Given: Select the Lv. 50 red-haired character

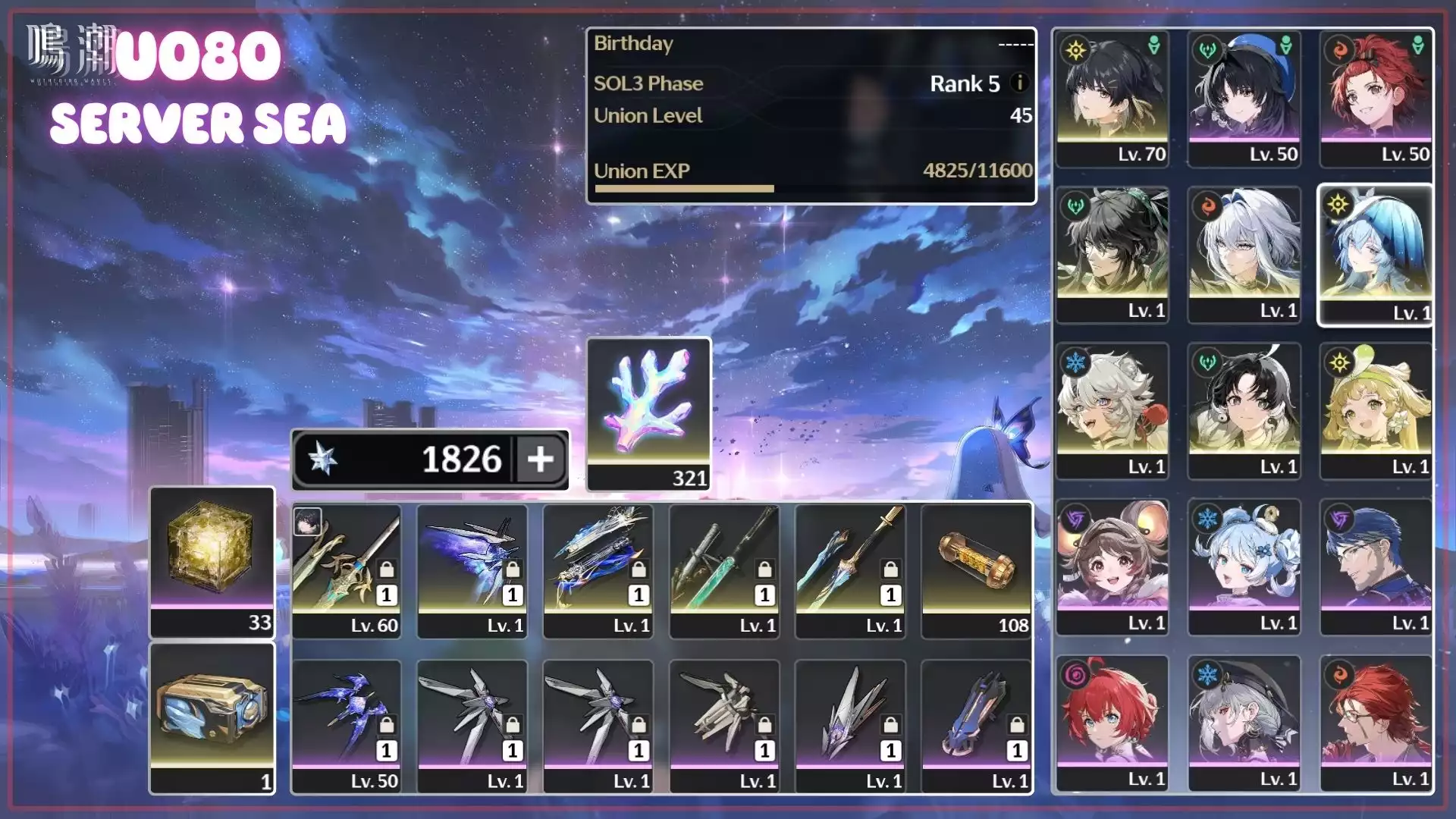Looking at the screenshot, I should click(1376, 99).
